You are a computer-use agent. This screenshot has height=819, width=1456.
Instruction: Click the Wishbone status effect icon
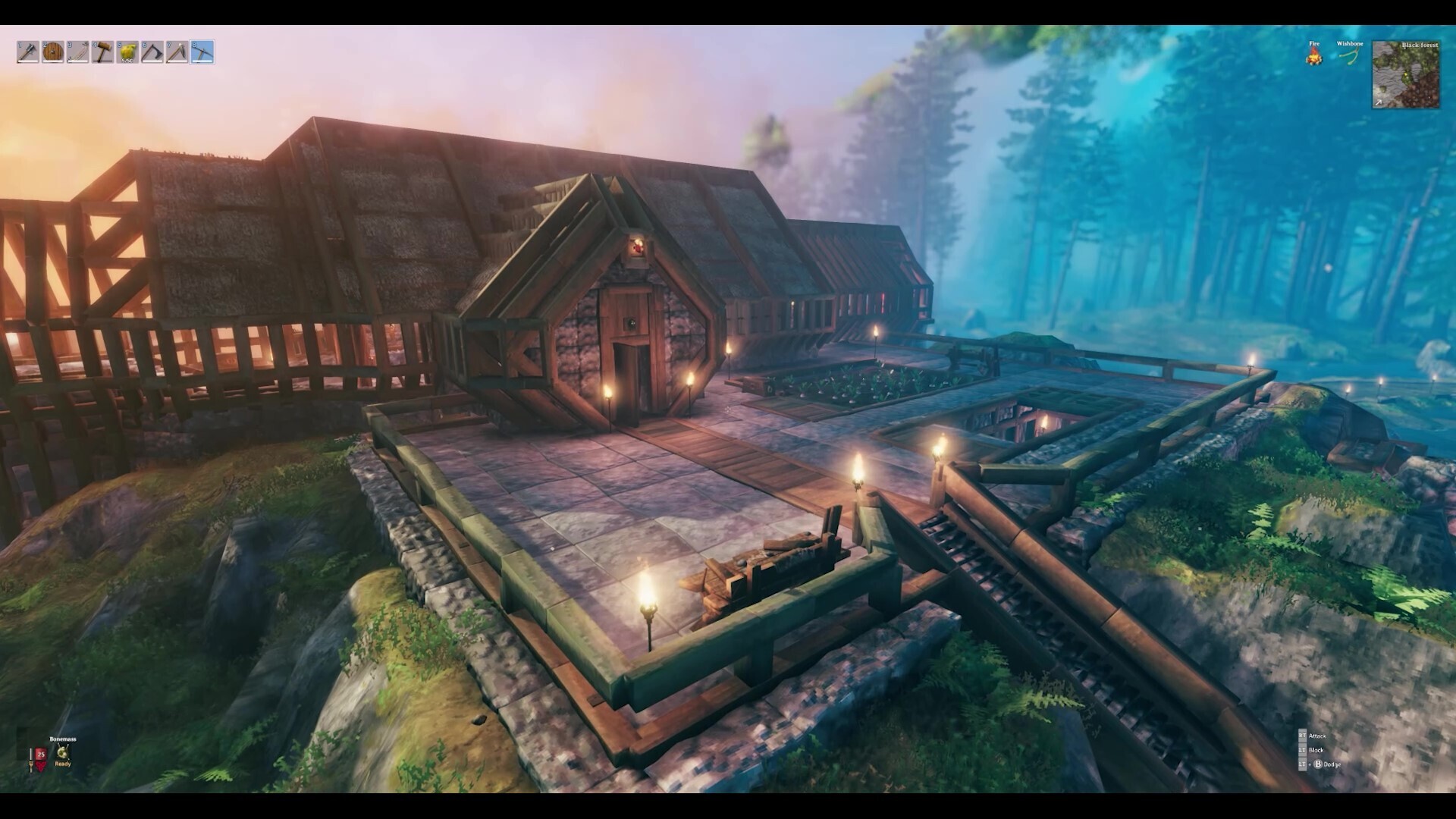point(1350,56)
